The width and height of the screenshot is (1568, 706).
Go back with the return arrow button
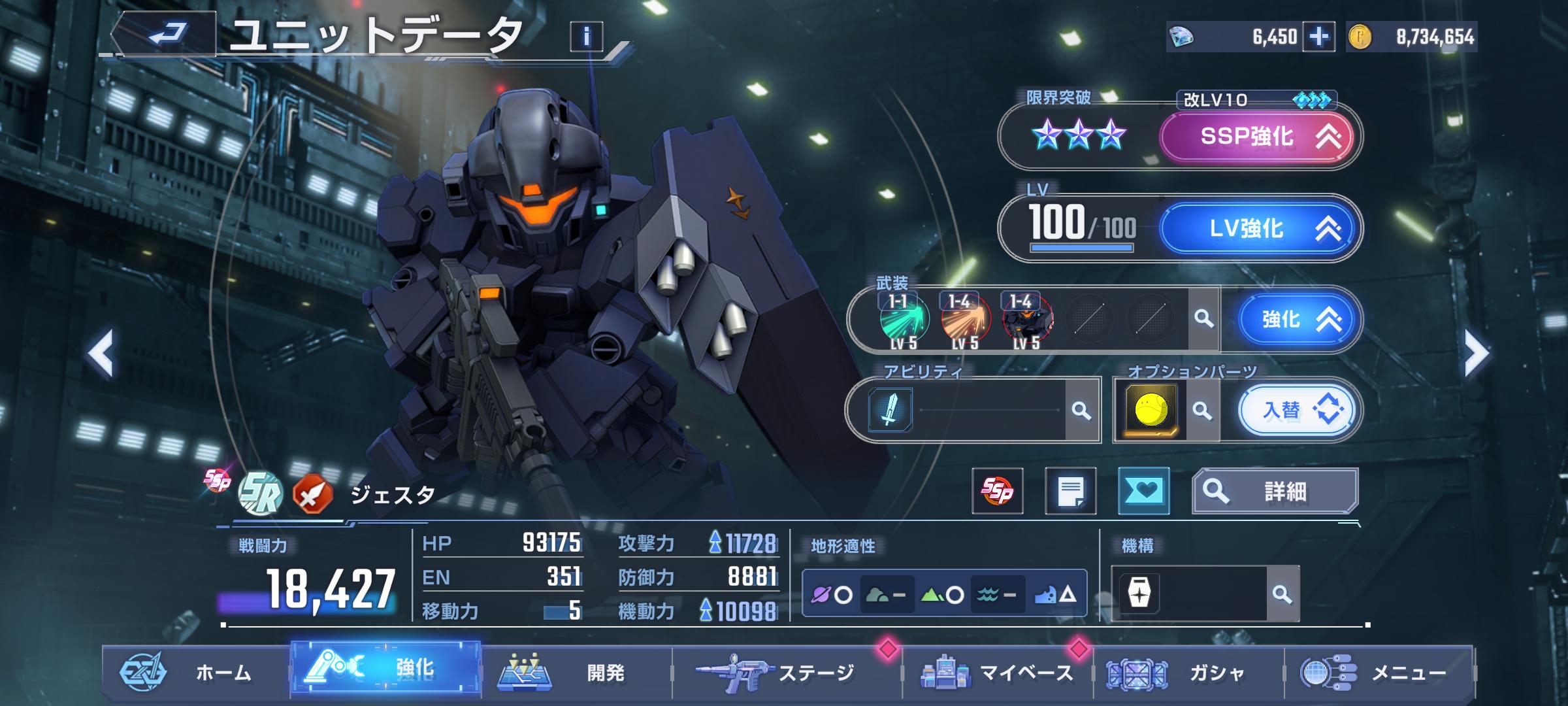(166, 34)
